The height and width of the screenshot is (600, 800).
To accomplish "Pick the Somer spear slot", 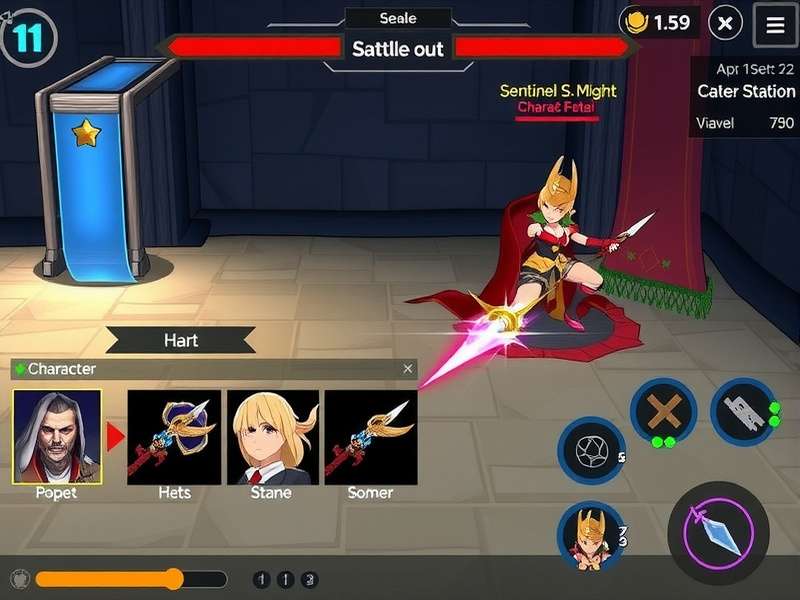I will 371,437.
